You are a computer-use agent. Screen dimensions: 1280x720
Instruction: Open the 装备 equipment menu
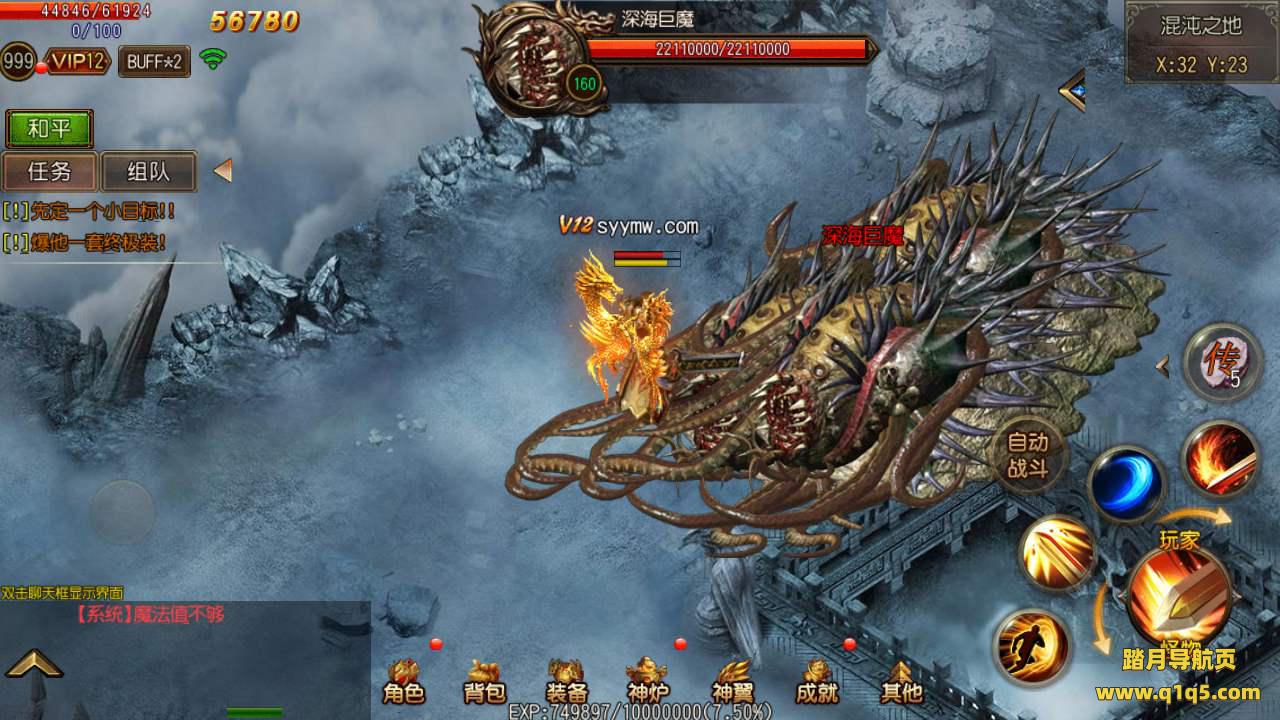tap(566, 682)
